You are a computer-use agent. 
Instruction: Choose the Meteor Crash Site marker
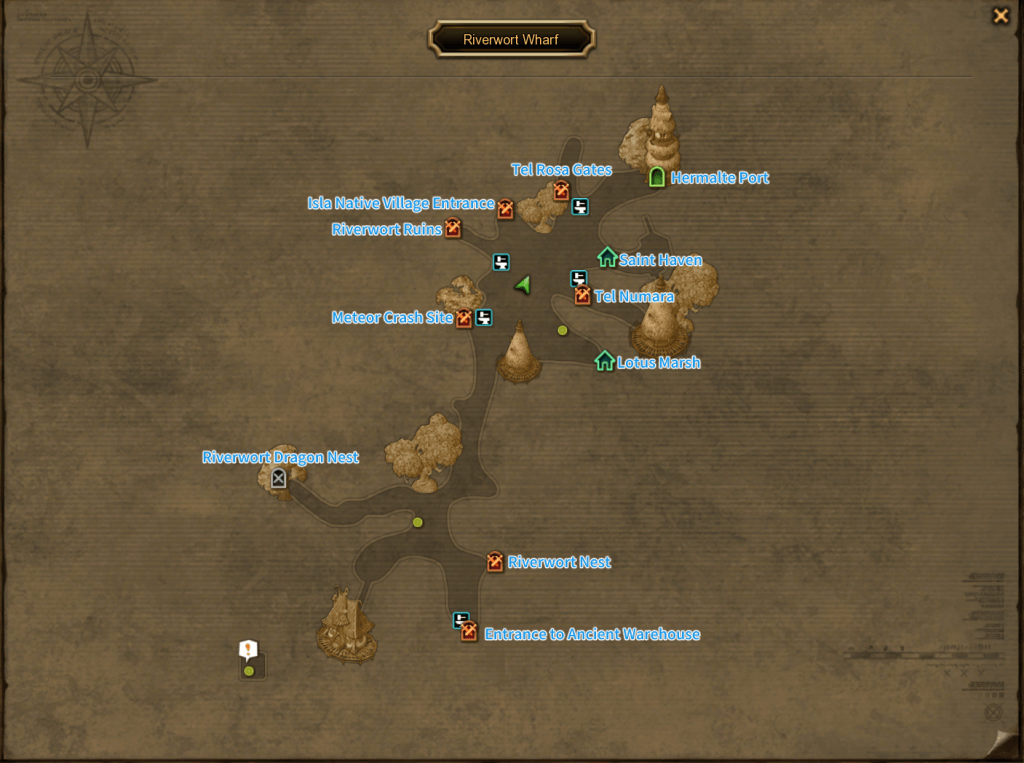[x=464, y=319]
